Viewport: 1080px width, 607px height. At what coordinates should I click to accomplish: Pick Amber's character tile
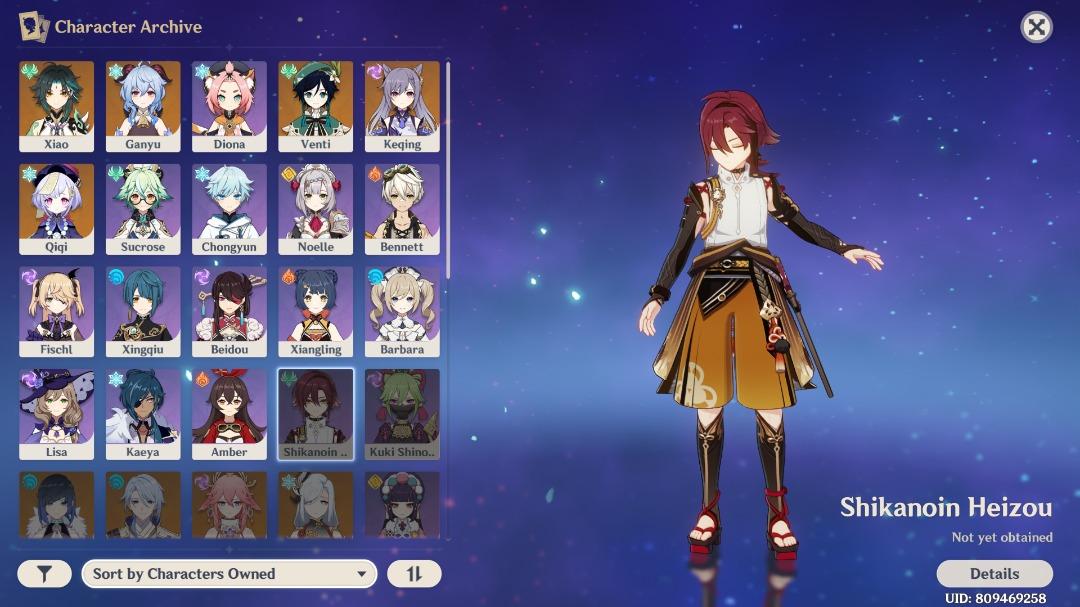tap(229, 414)
